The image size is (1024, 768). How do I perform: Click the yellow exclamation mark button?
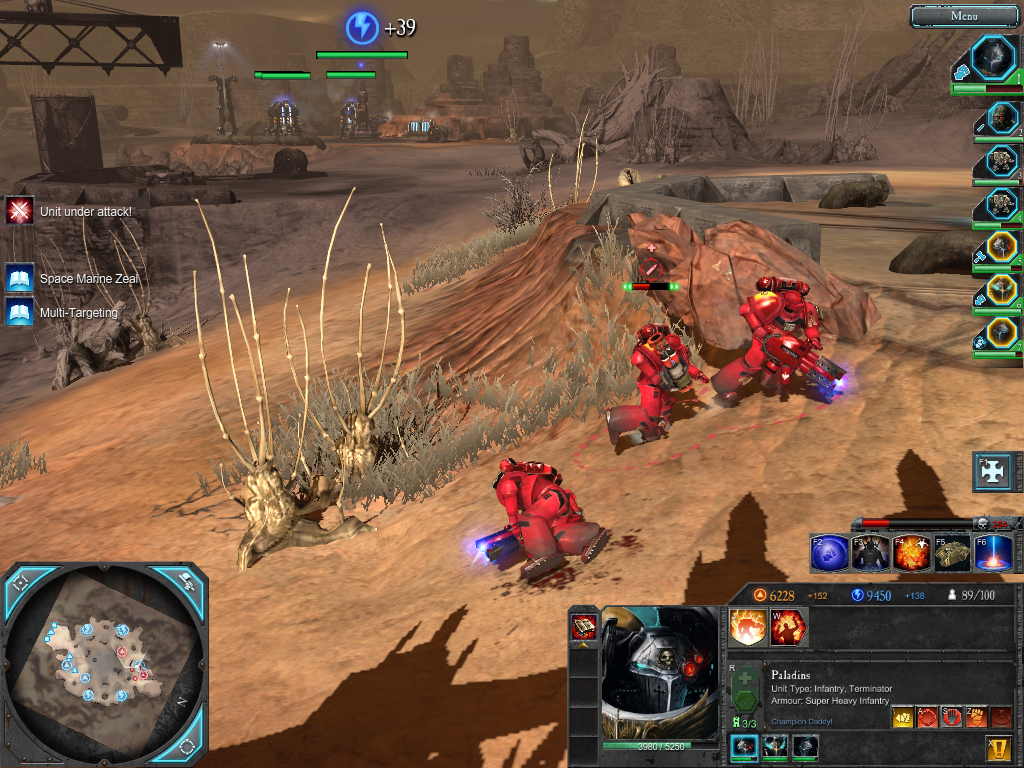tap(998, 748)
